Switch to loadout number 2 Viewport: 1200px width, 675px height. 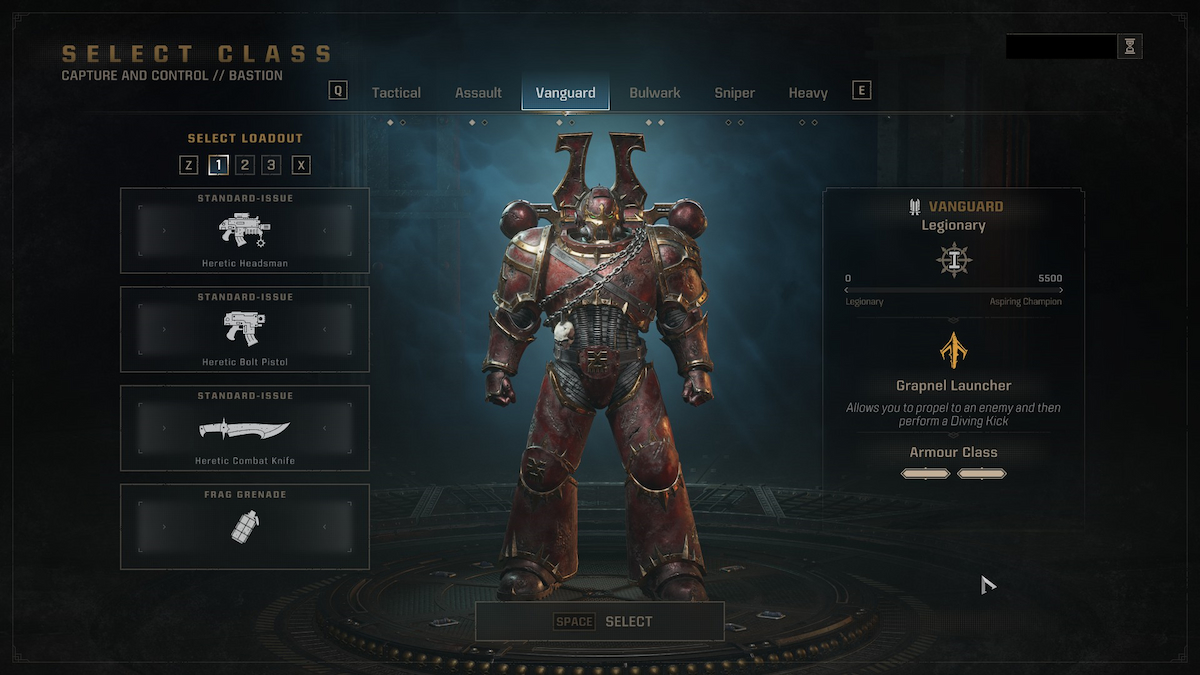(245, 165)
